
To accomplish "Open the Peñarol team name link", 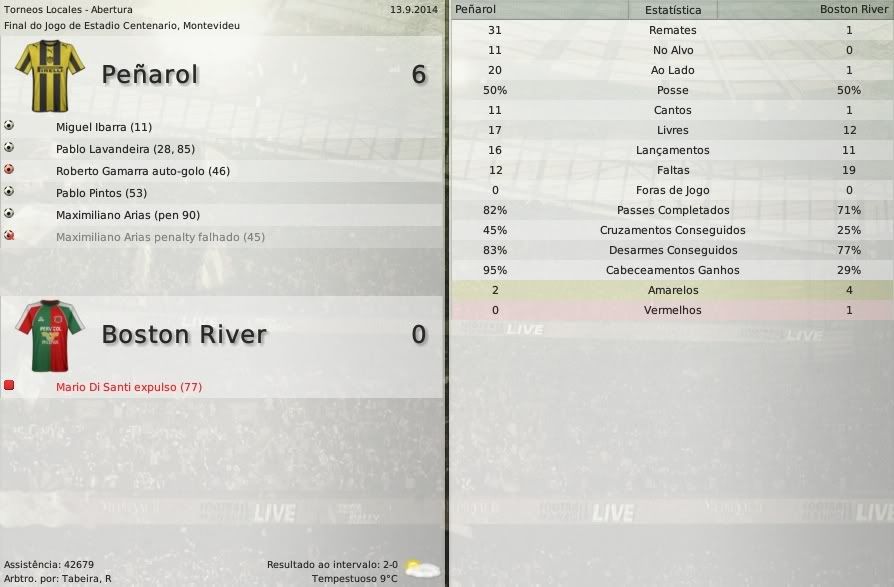I will click(150, 75).
